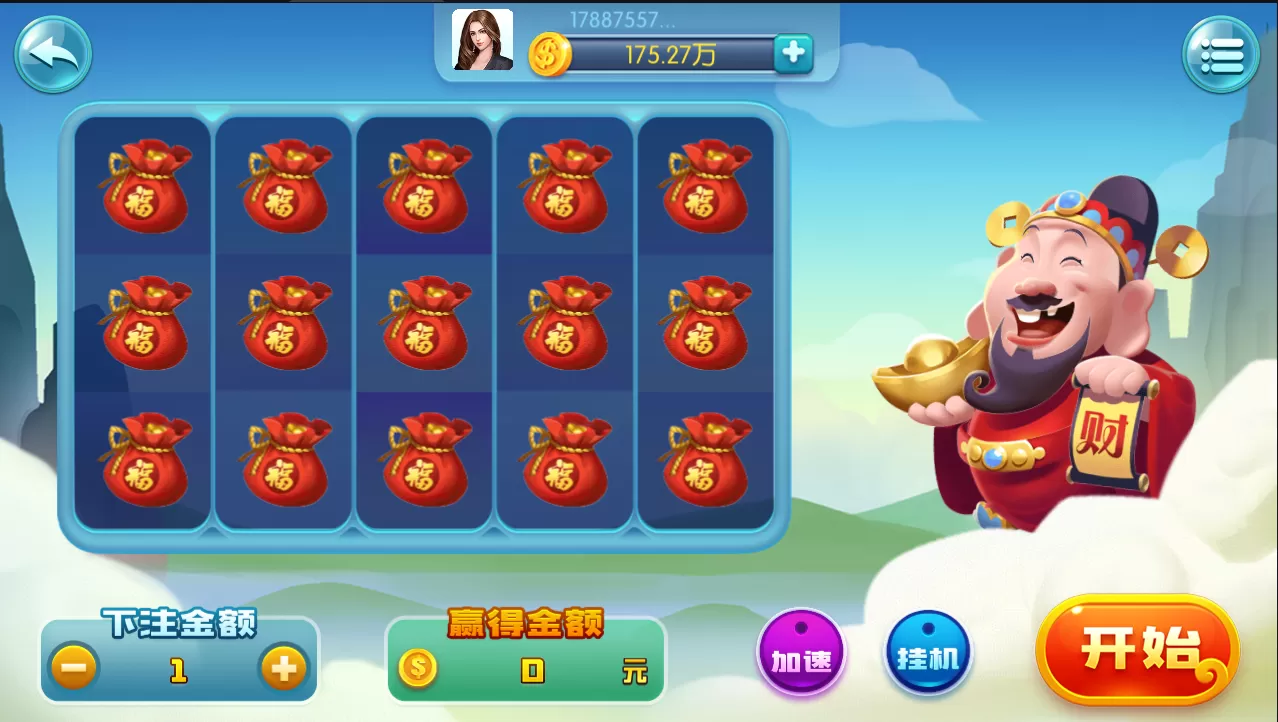Image resolution: width=1278 pixels, height=722 pixels.
Task: Activate the 挂机 auto-play button
Action: click(928, 656)
